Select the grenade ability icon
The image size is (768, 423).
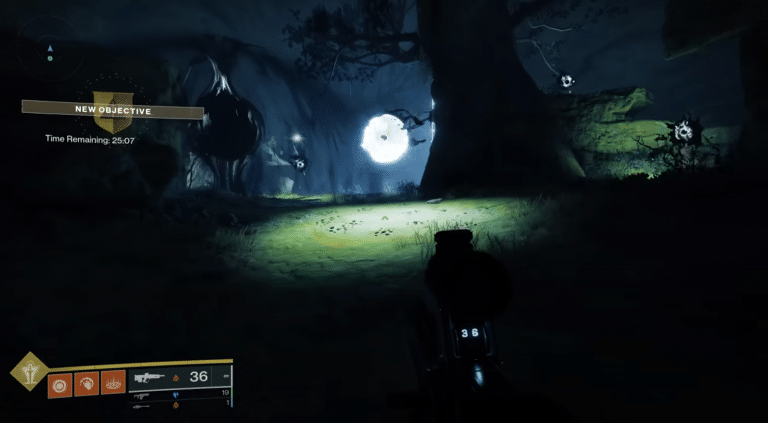click(x=59, y=383)
